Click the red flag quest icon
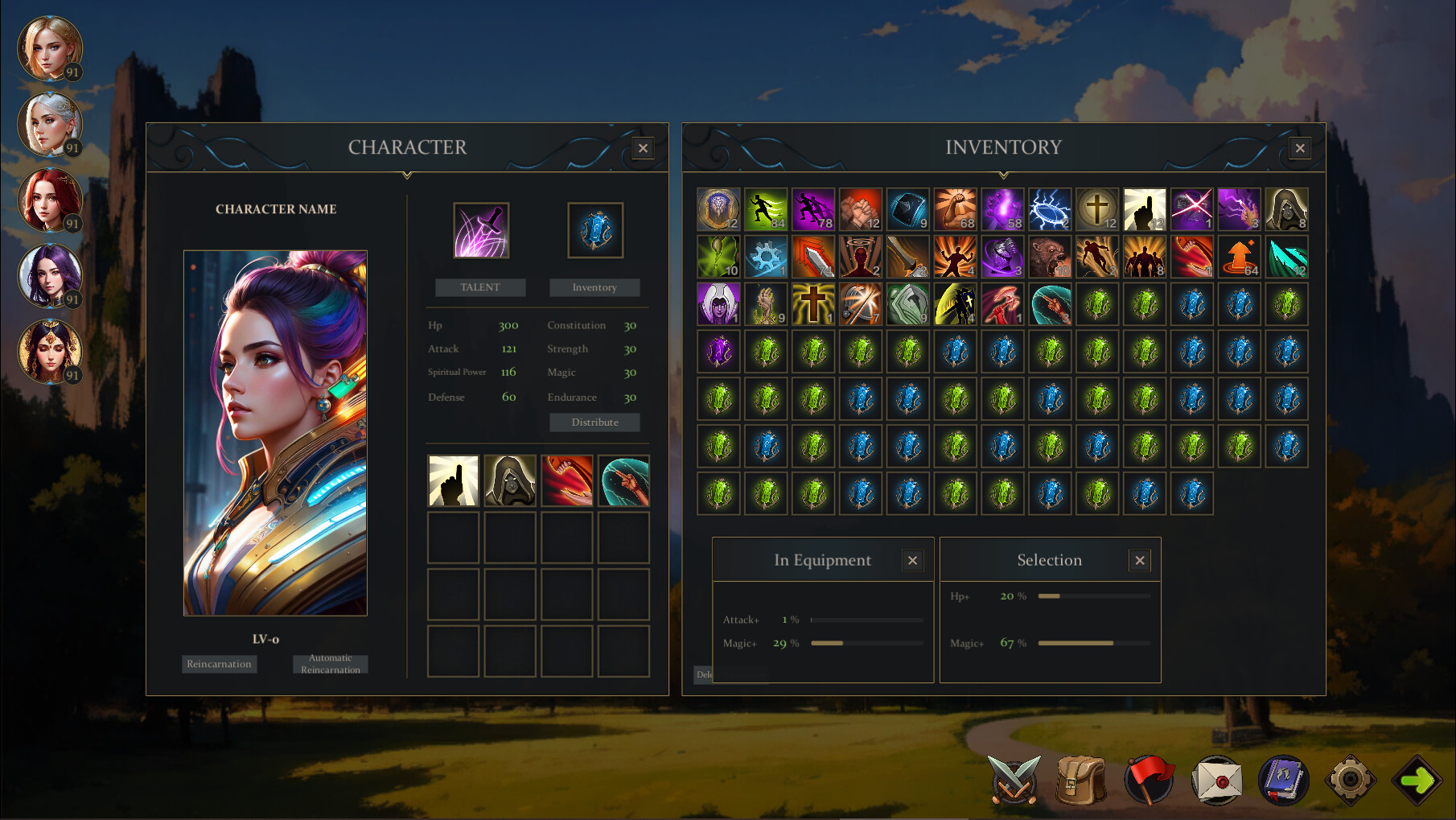Screen dimensions: 1456x820 1150,779
